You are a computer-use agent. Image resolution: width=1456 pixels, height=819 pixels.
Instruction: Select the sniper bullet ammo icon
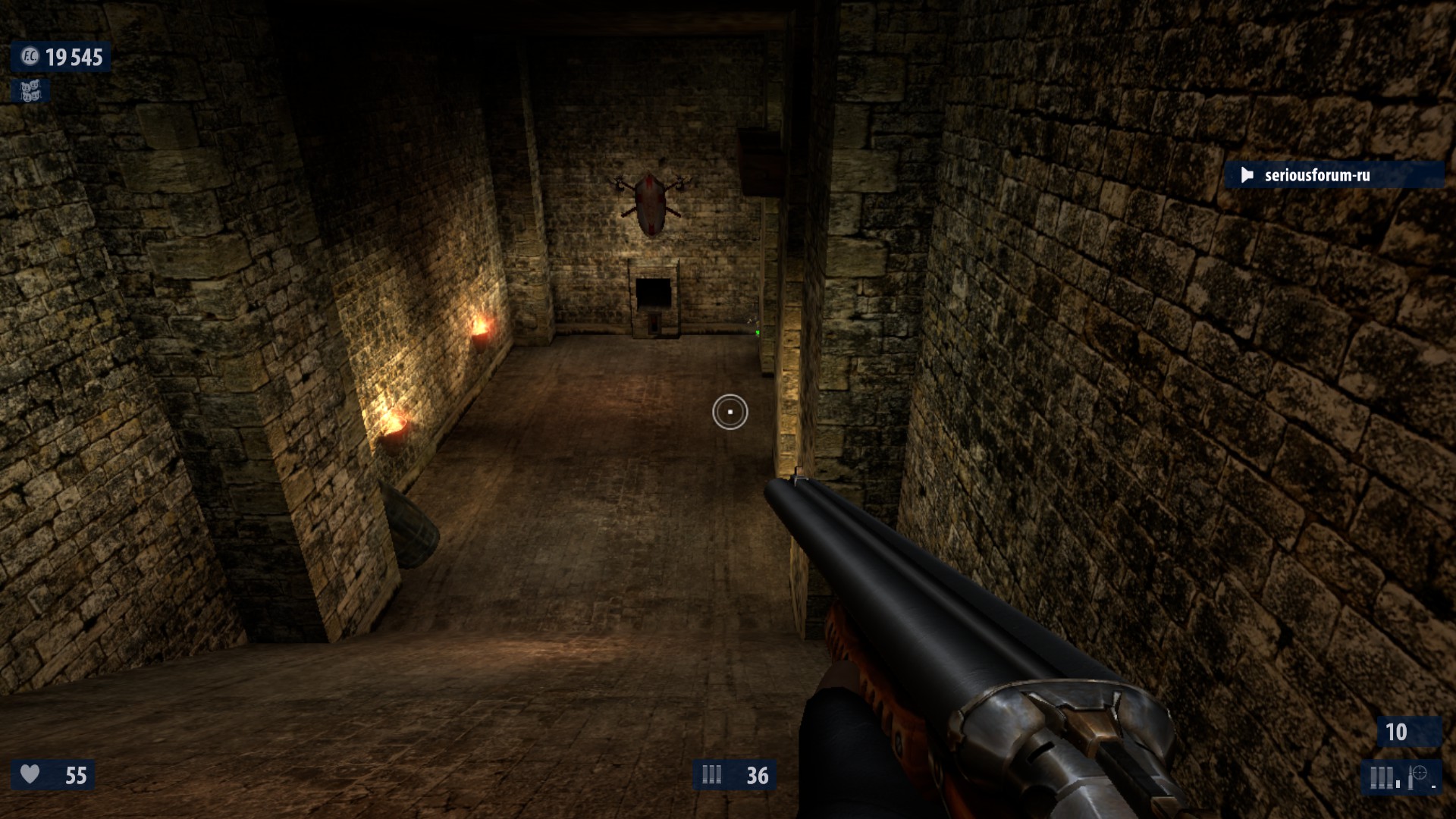[x=1416, y=777]
